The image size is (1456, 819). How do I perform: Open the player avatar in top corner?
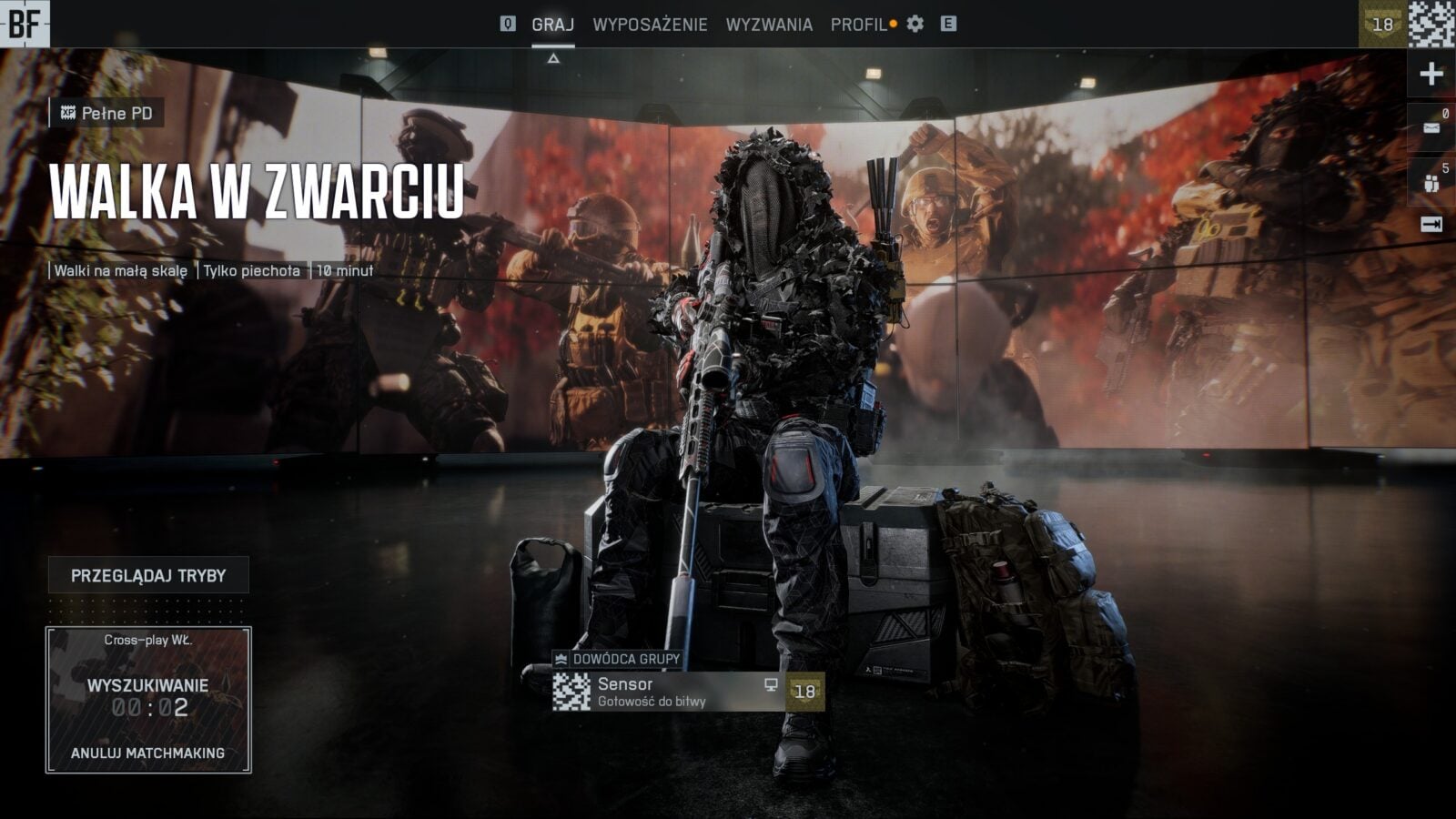1431,24
